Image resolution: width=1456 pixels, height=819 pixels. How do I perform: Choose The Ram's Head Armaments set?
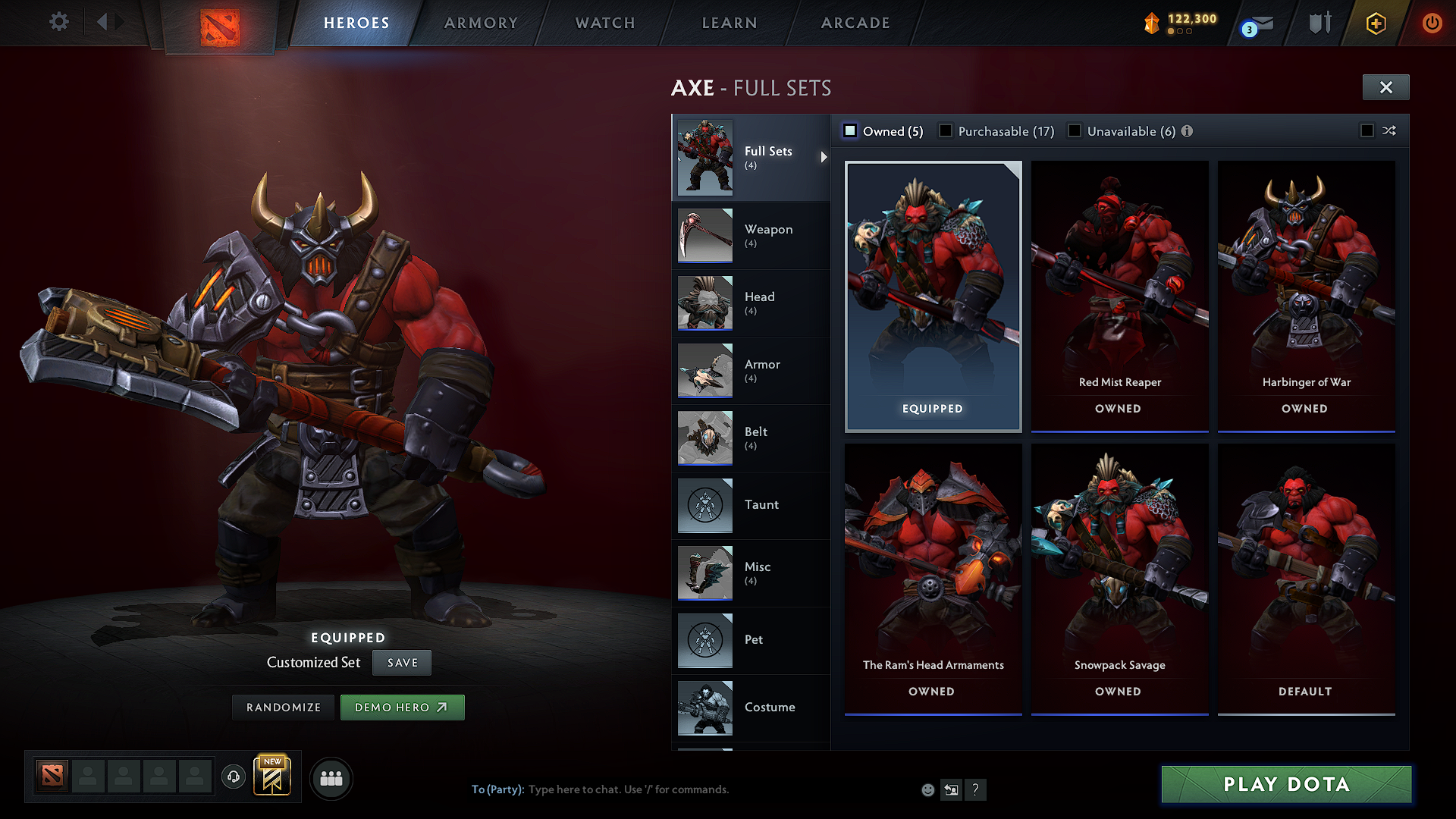point(933,578)
